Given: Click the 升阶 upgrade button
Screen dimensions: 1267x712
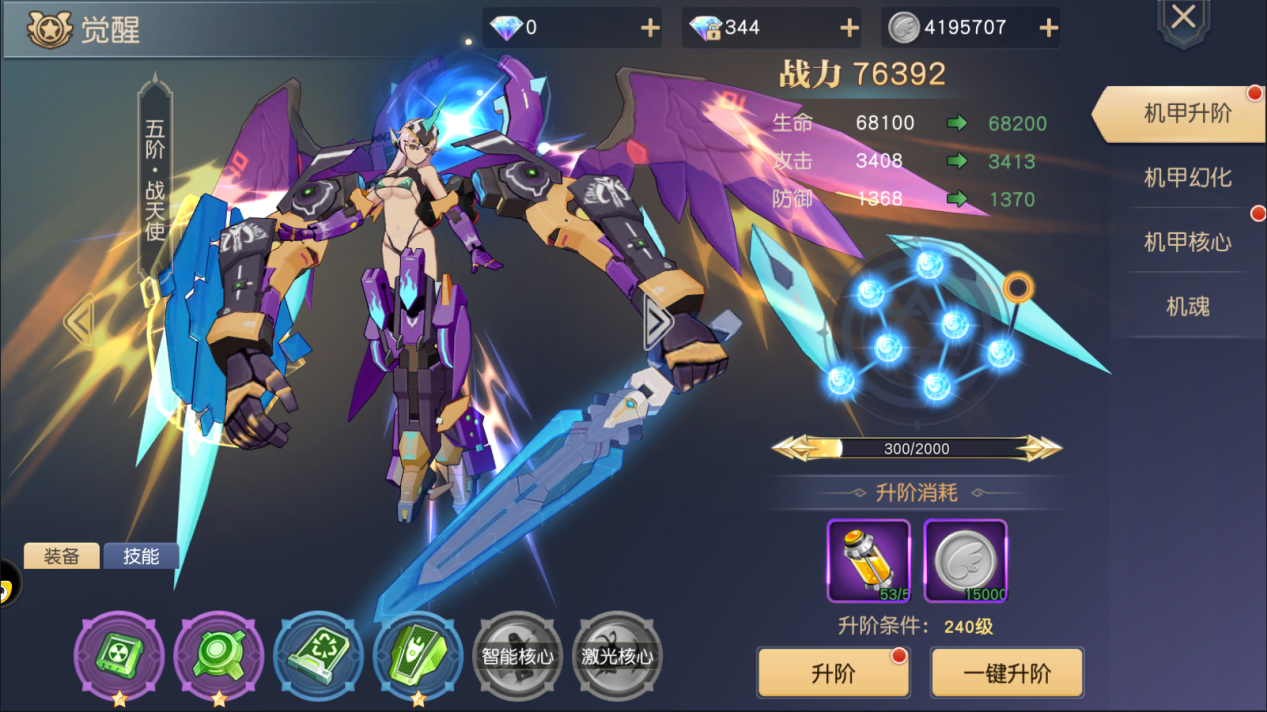Looking at the screenshot, I should pyautogui.click(x=833, y=673).
